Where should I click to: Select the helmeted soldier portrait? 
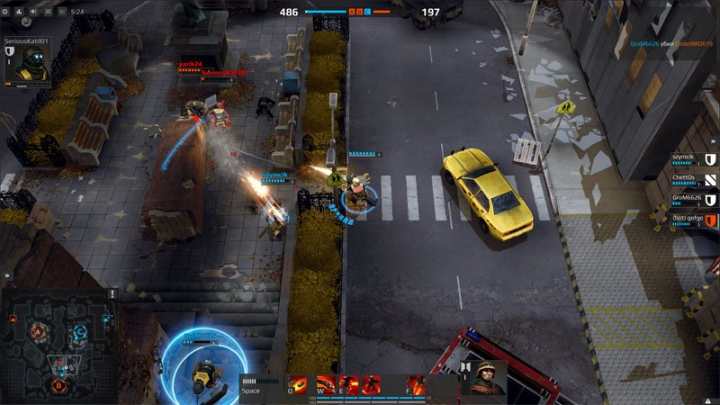point(487,378)
